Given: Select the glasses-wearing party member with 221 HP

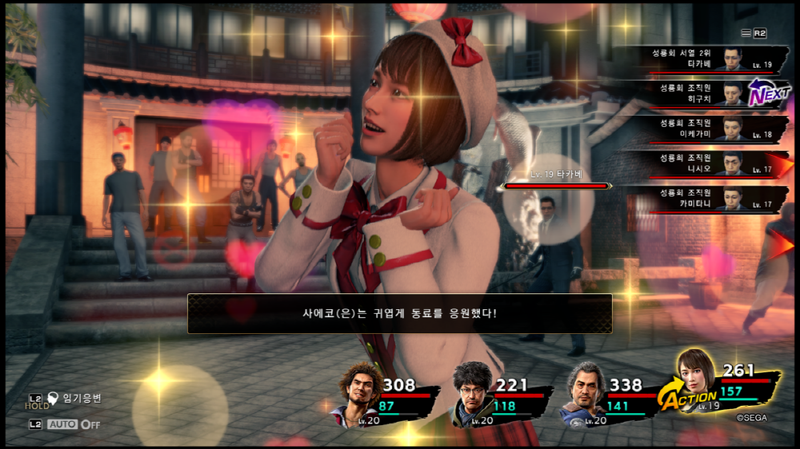Looking at the screenshot, I should click(471, 391).
